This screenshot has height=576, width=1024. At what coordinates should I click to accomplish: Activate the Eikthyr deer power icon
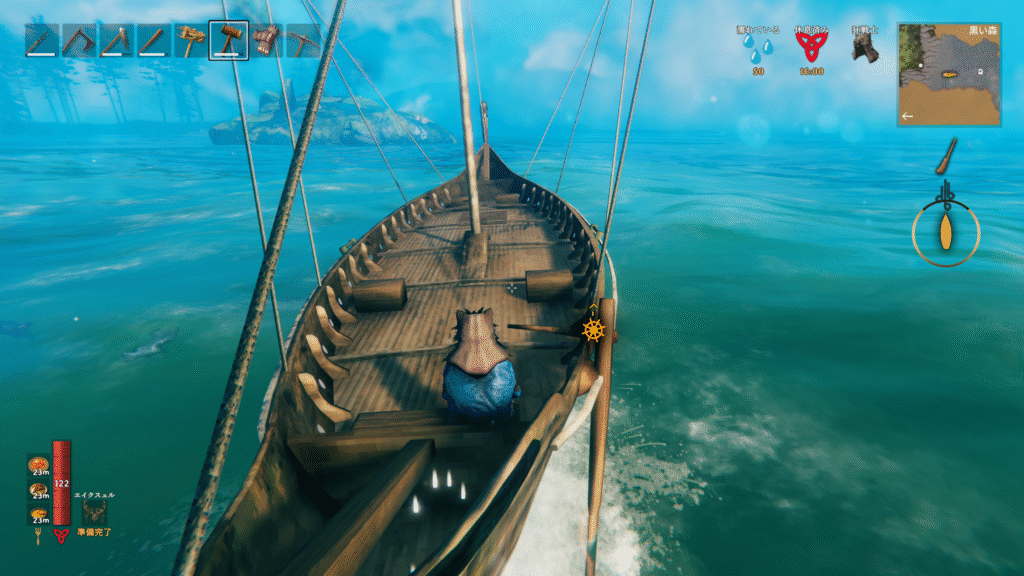(x=95, y=511)
